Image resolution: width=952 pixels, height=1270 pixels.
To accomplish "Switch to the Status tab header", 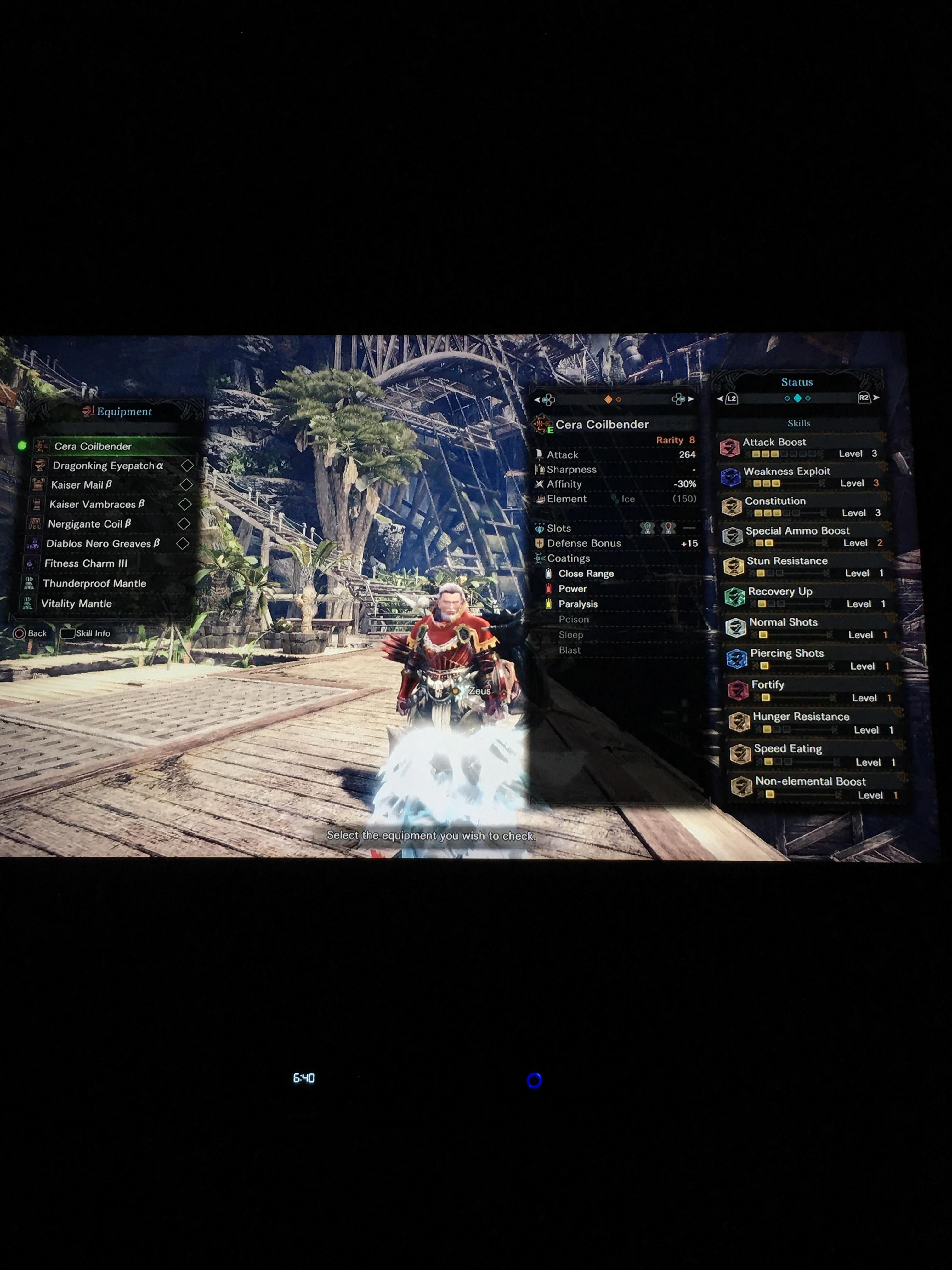I will [x=797, y=381].
